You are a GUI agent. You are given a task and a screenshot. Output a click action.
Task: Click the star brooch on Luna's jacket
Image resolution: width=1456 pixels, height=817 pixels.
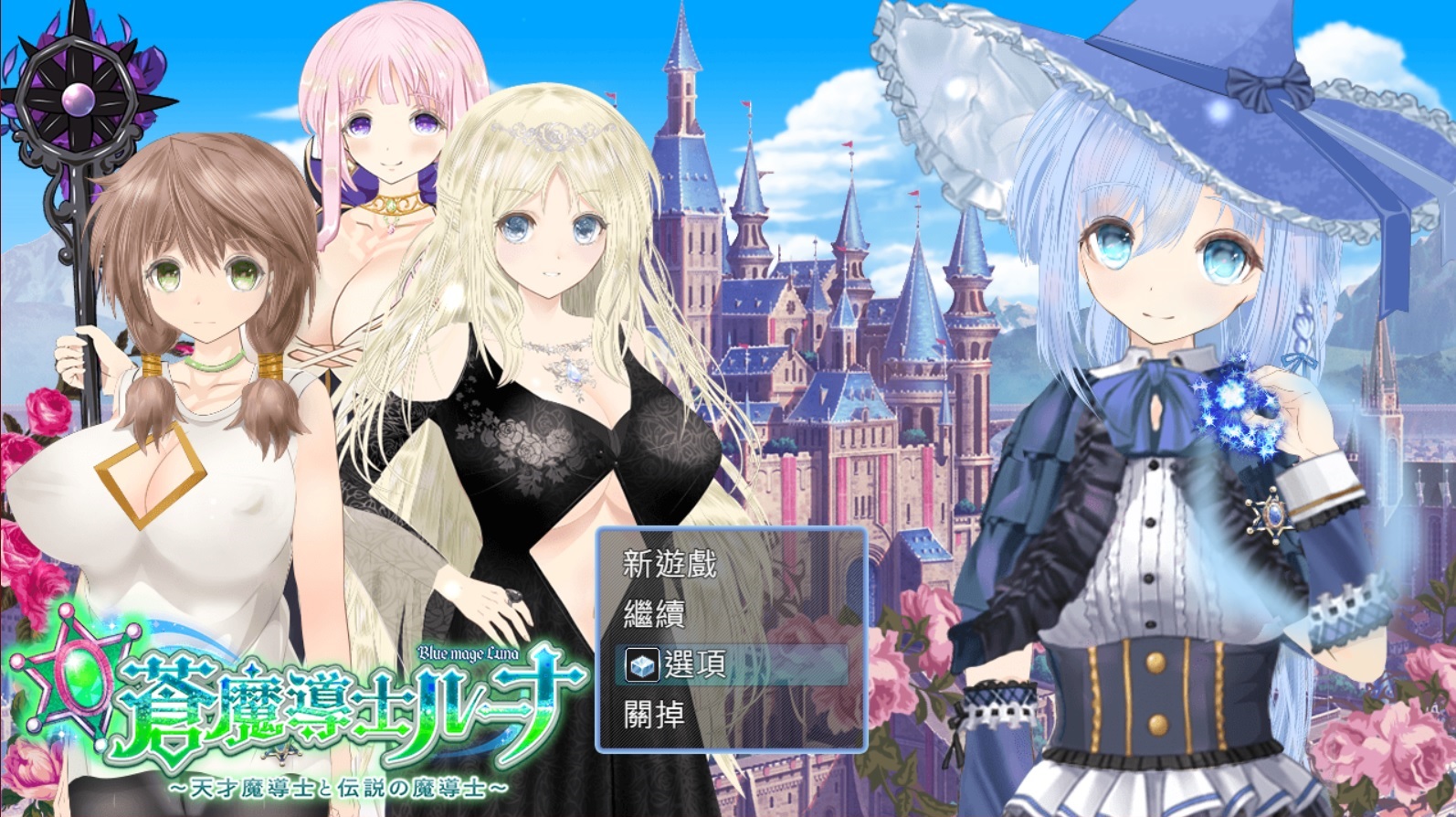pos(1270,515)
